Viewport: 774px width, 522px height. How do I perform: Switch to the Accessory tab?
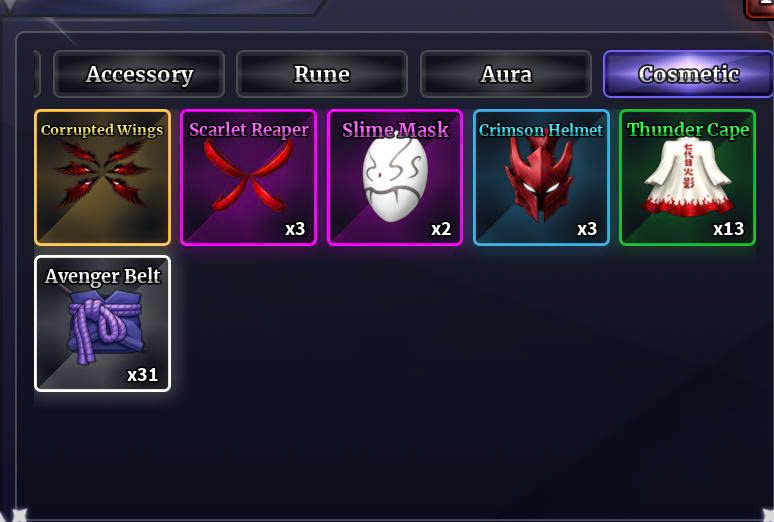tap(139, 74)
